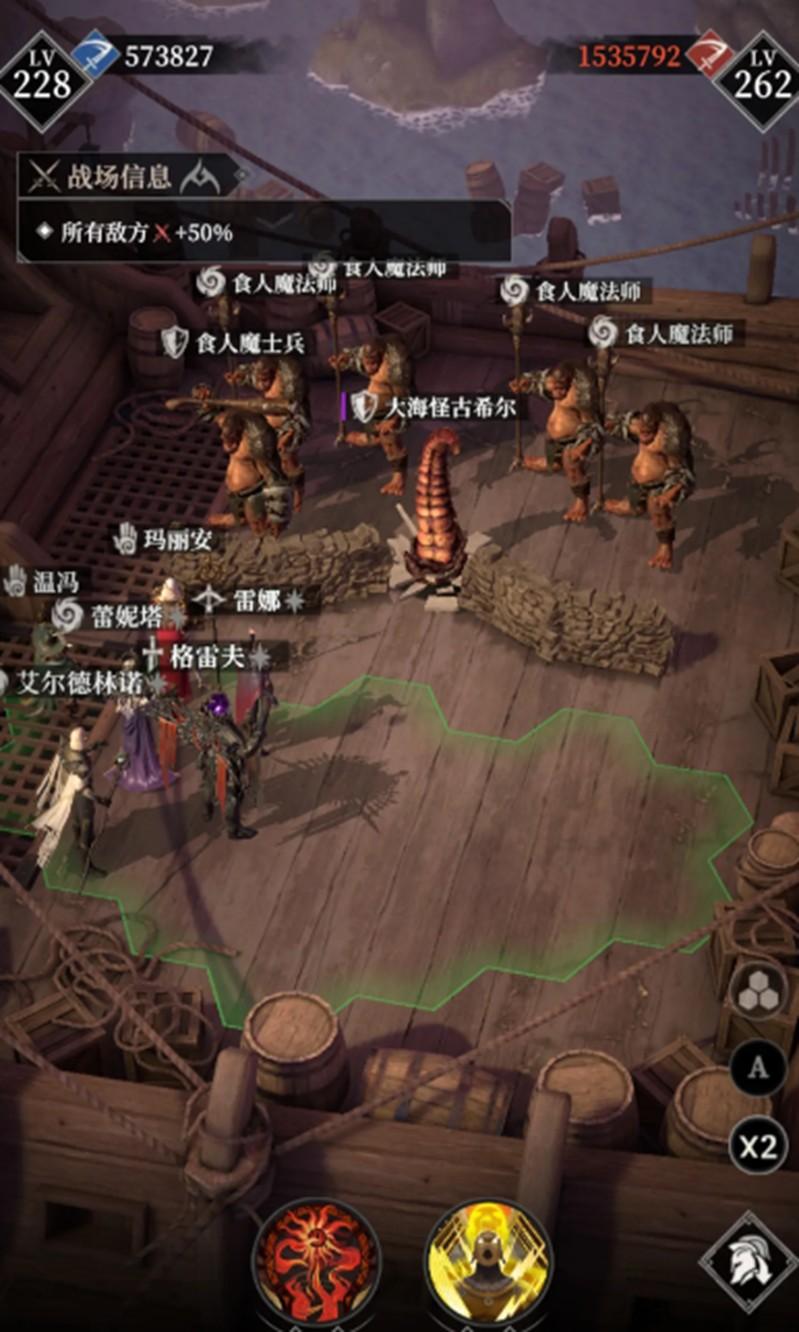
Task: Click the helmet diamond icon
Action: (x=747, y=1261)
